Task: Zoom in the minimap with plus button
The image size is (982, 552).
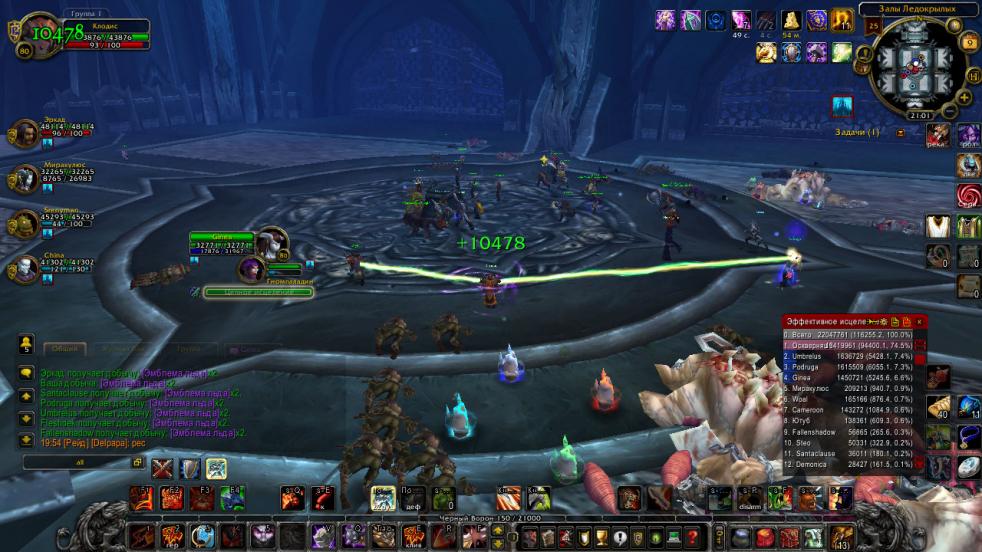Action: [964, 97]
